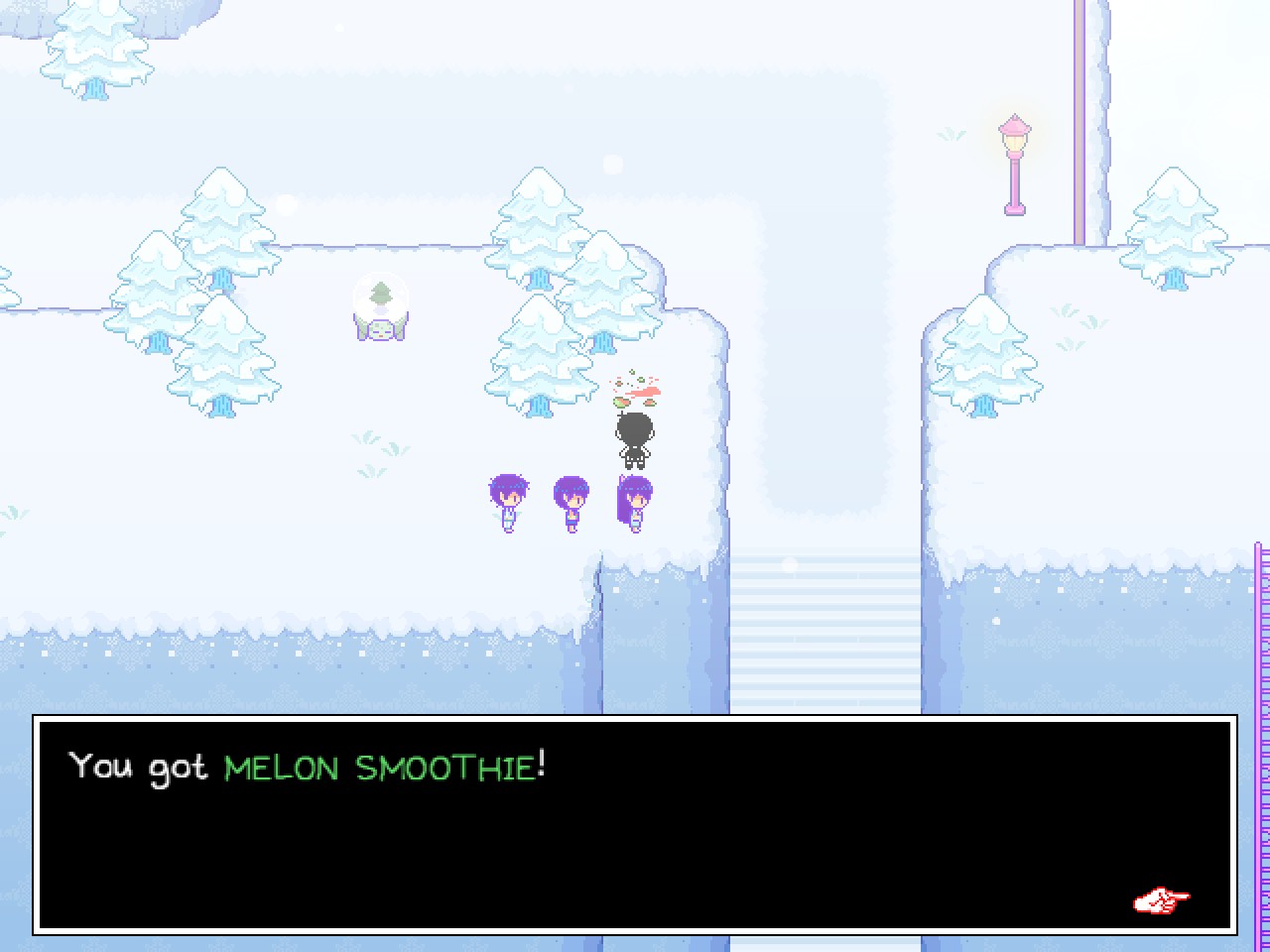Click the 'You got' dialogue text
Viewport: 1270px width, 952px height.
pos(138,768)
